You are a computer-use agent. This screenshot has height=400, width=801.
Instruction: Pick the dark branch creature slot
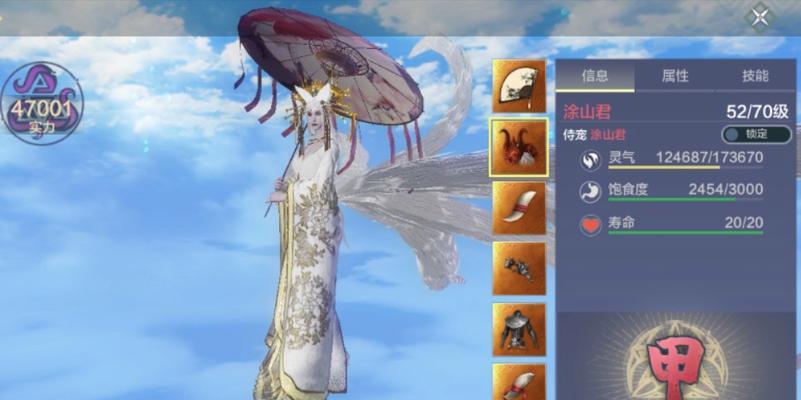(x=519, y=268)
